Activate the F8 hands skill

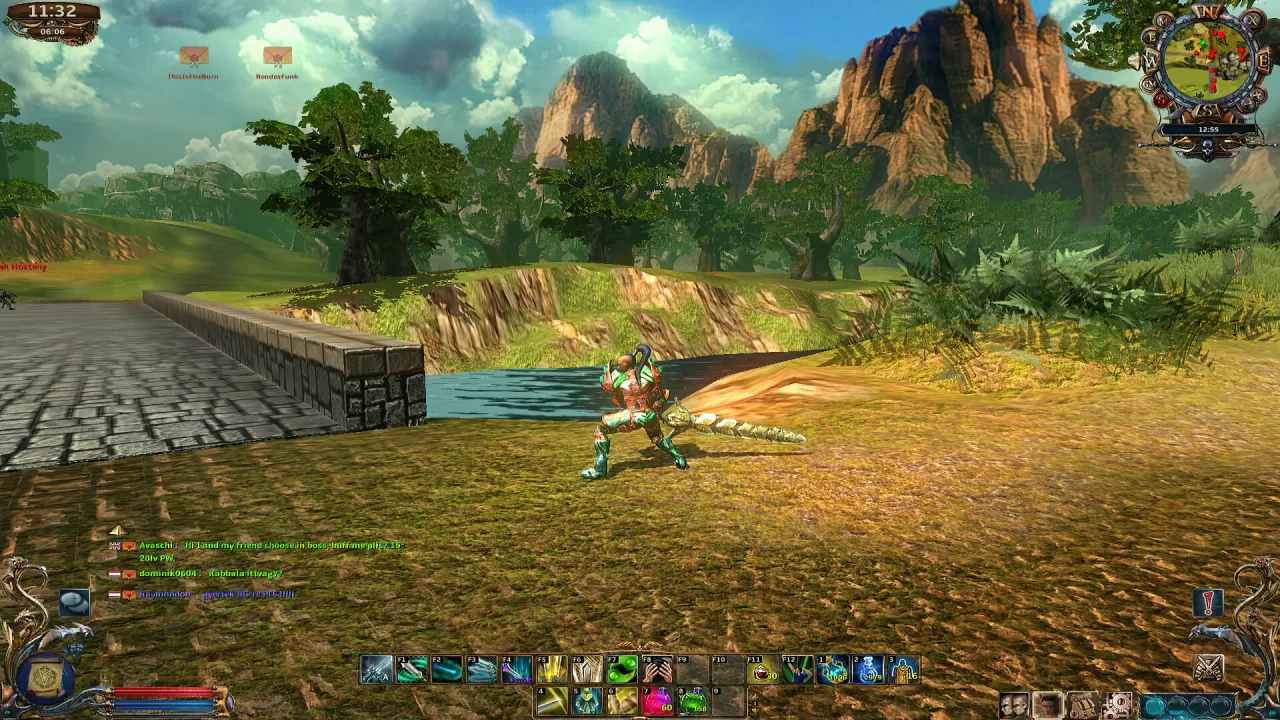pos(656,669)
